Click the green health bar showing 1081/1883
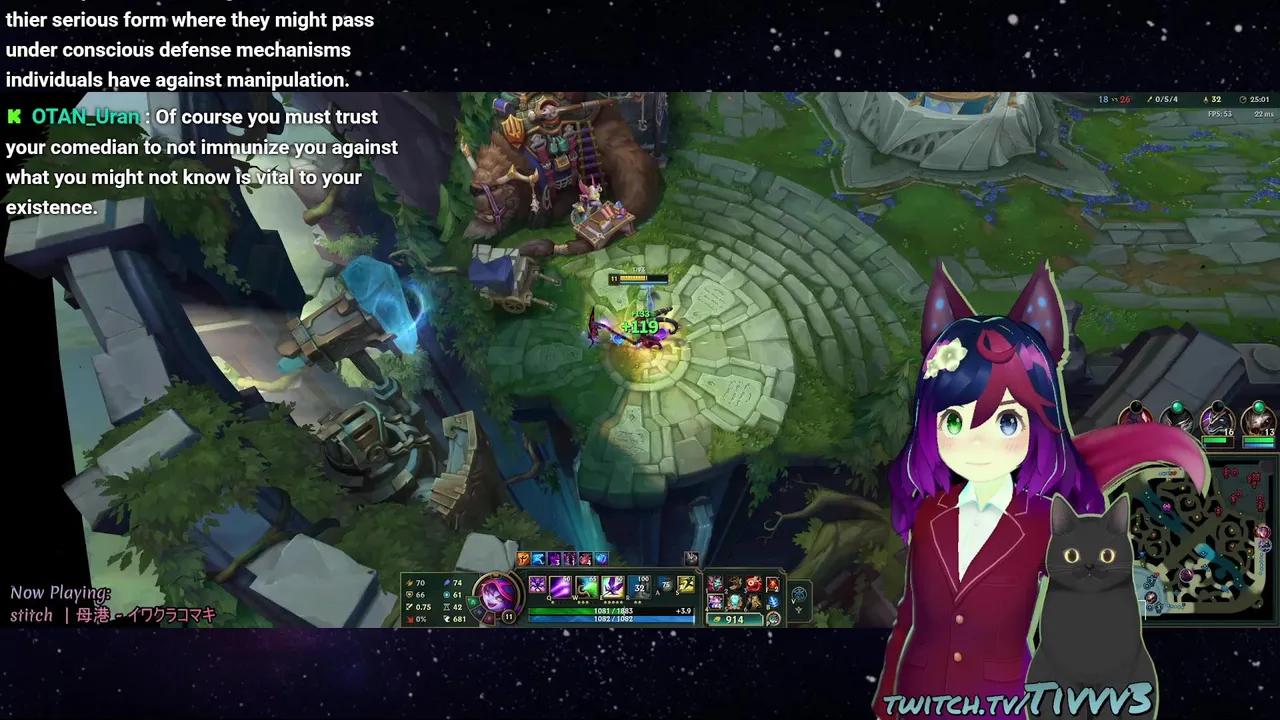The image size is (1280, 720). coord(612,610)
